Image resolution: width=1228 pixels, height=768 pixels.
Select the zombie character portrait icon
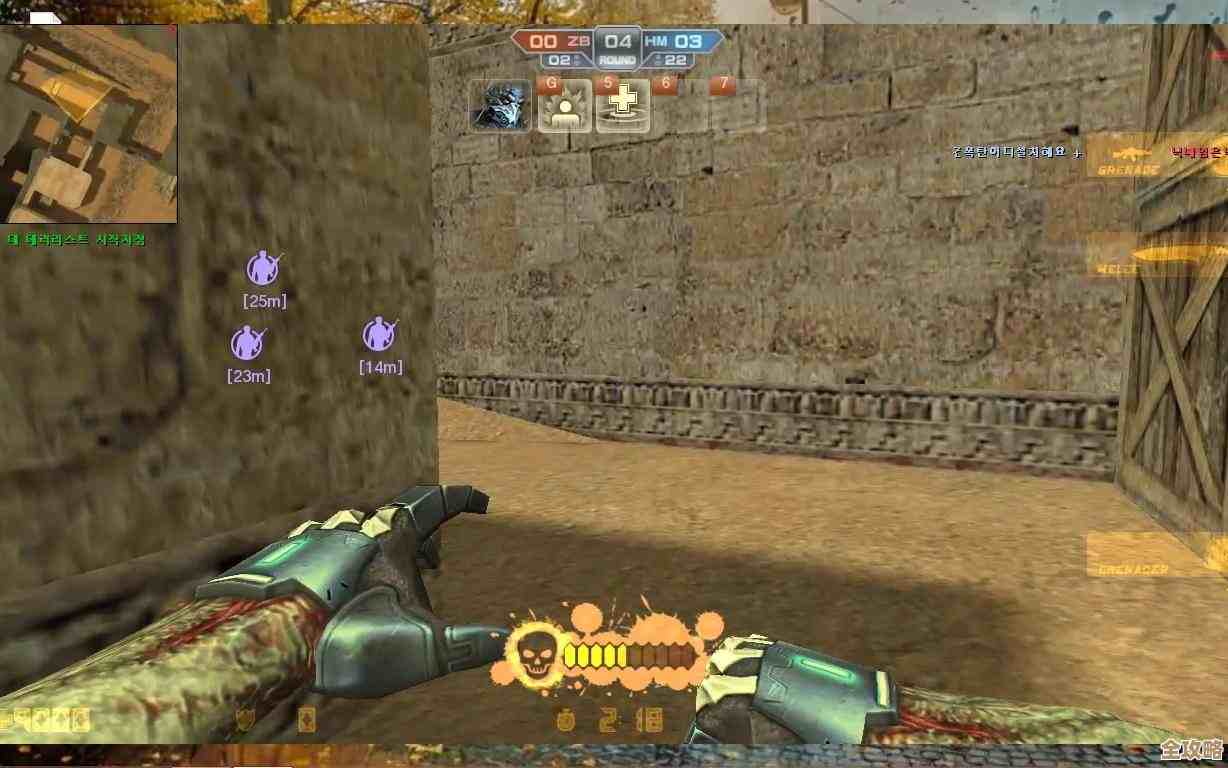[501, 106]
